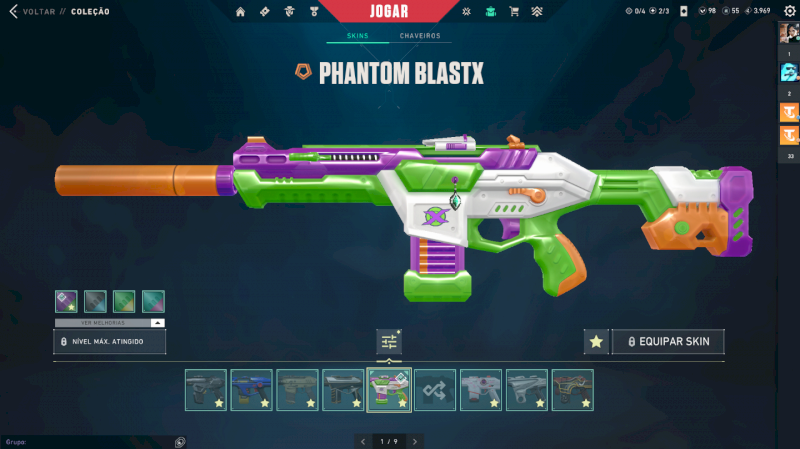Toggle the favorite star next to Equipar Skin
The width and height of the screenshot is (800, 449).
(596, 342)
